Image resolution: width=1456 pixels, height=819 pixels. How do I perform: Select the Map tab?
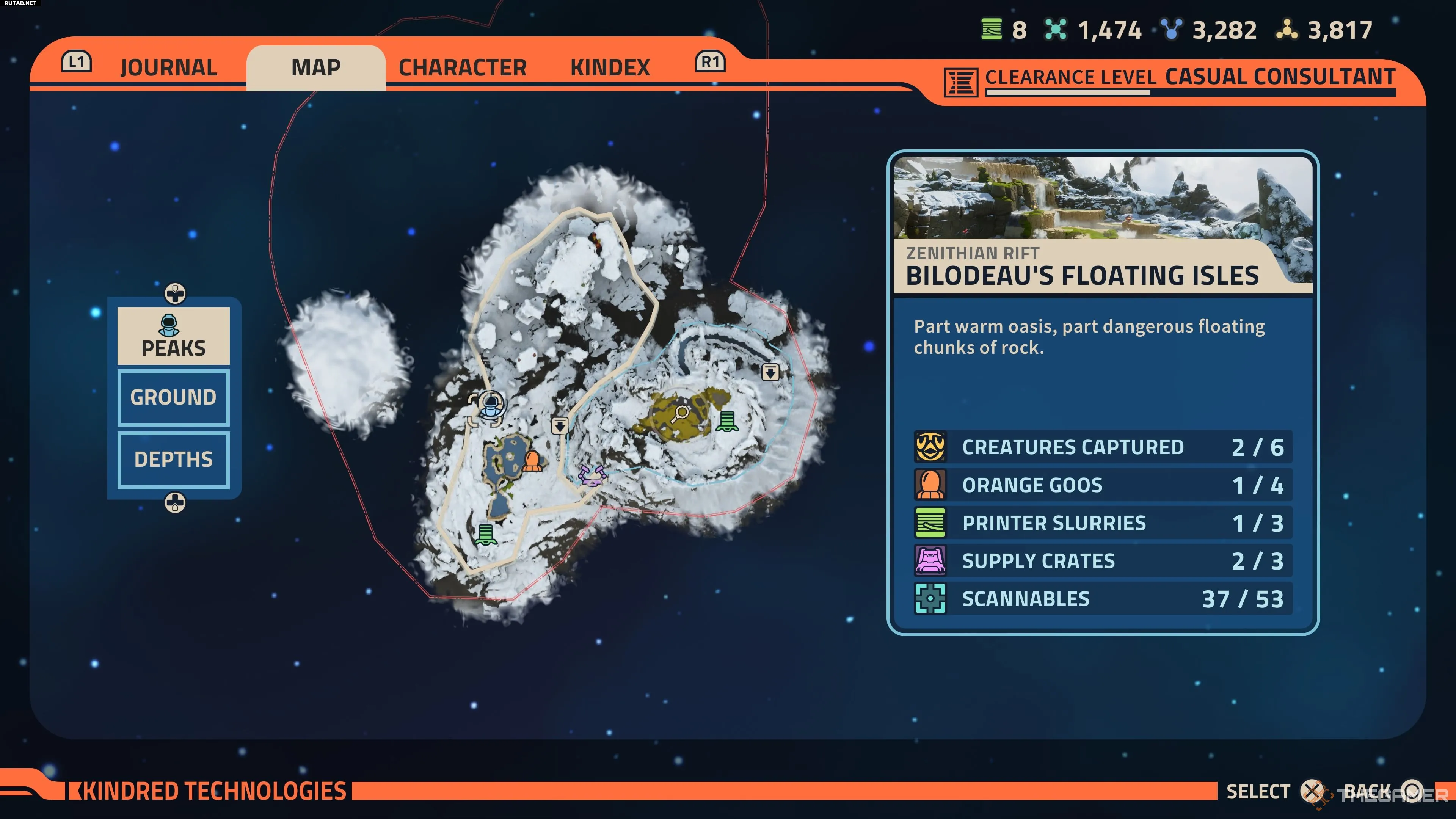[316, 68]
